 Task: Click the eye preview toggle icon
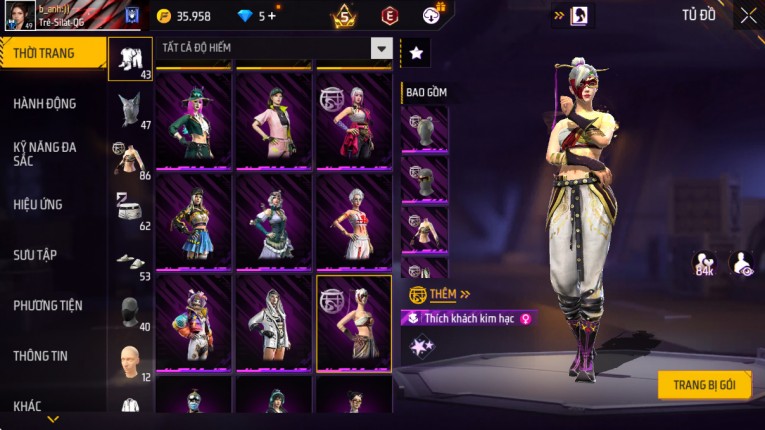pyautogui.click(x=741, y=263)
